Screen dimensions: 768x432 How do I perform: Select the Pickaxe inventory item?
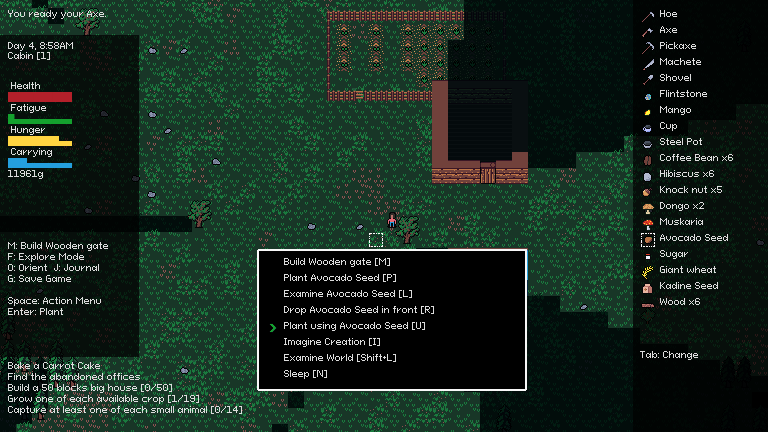pyautogui.click(x=677, y=46)
